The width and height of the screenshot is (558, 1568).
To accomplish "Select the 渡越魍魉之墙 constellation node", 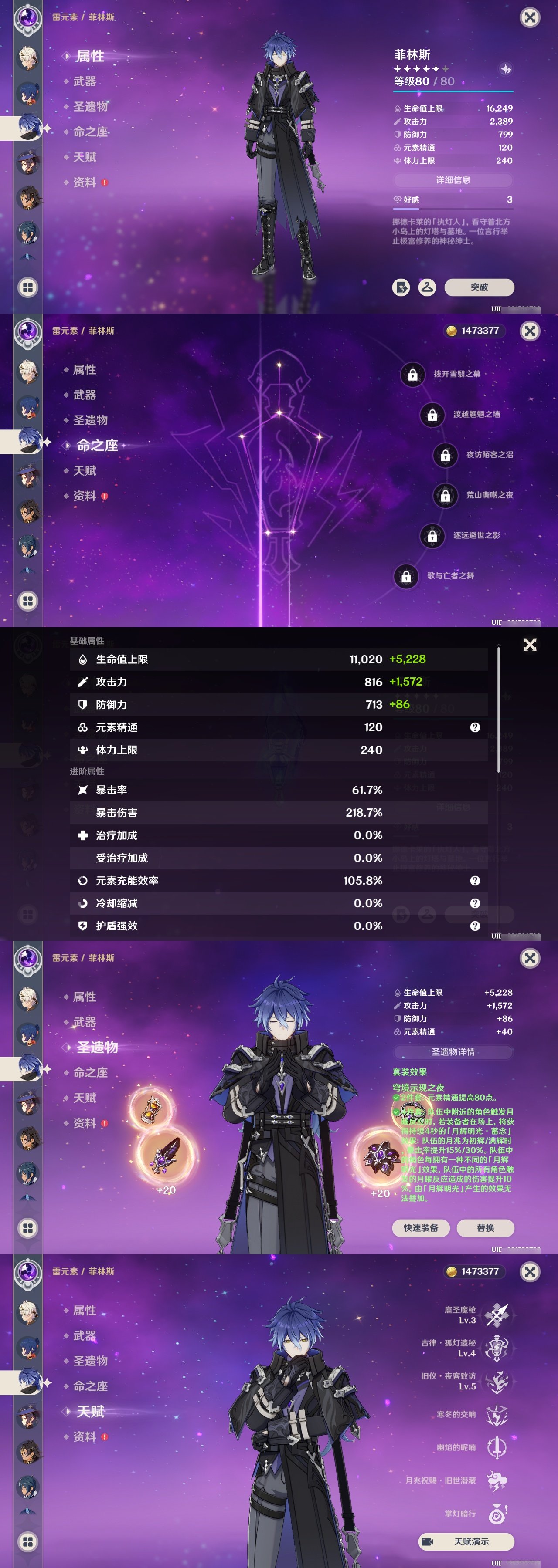I will pyautogui.click(x=432, y=415).
